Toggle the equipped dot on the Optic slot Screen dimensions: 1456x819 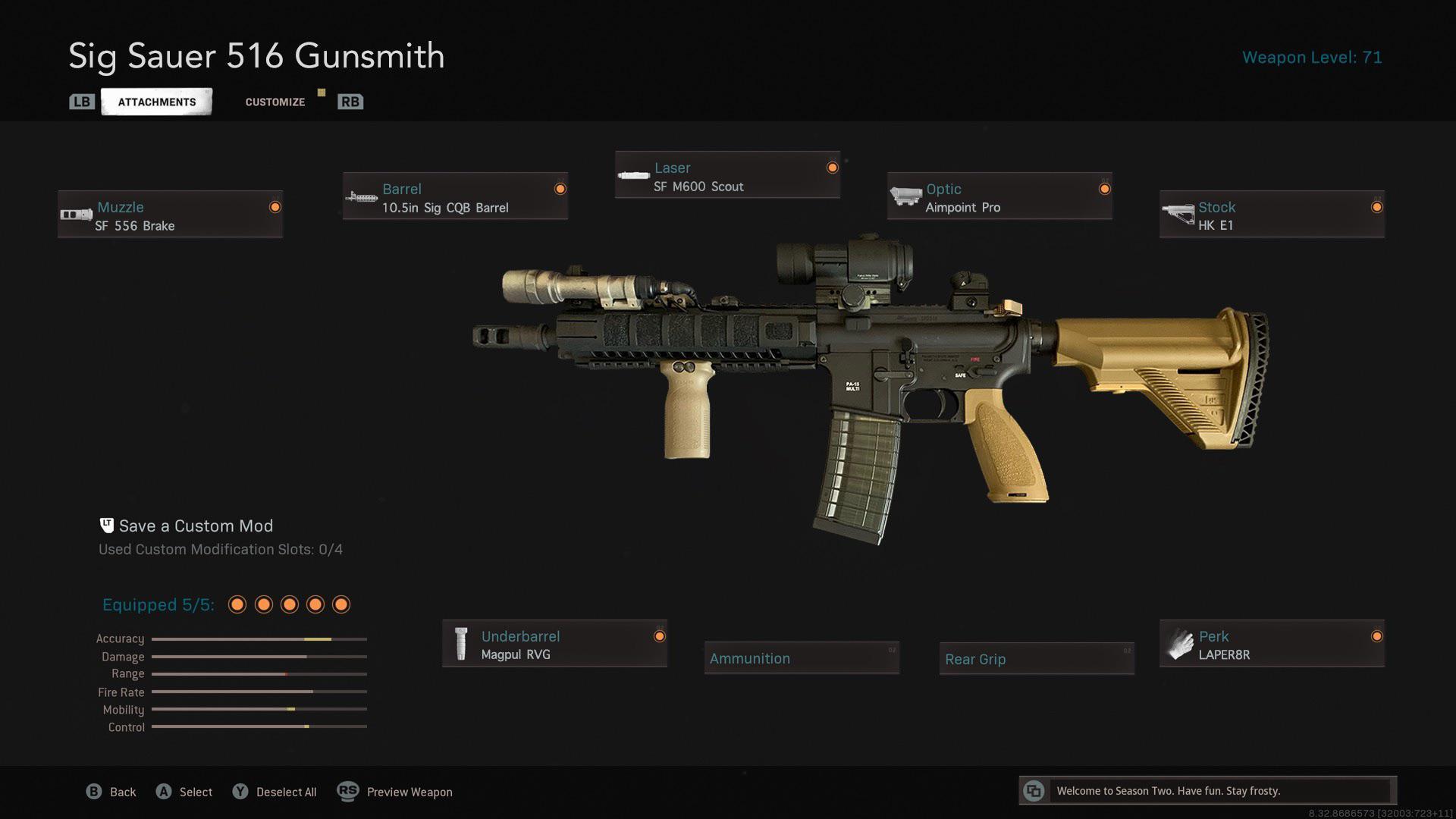click(x=1103, y=188)
